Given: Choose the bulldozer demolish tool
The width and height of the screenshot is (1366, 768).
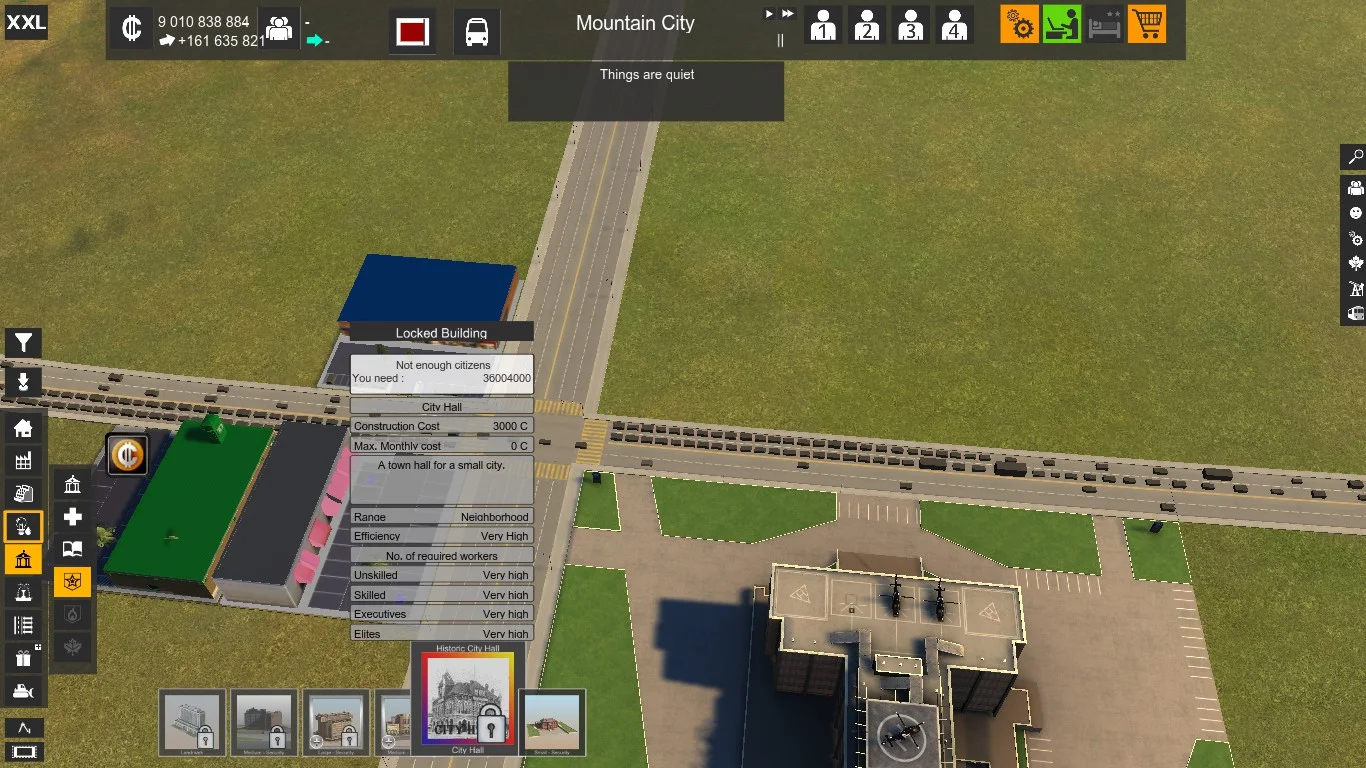Looking at the screenshot, I should click(x=23, y=690).
